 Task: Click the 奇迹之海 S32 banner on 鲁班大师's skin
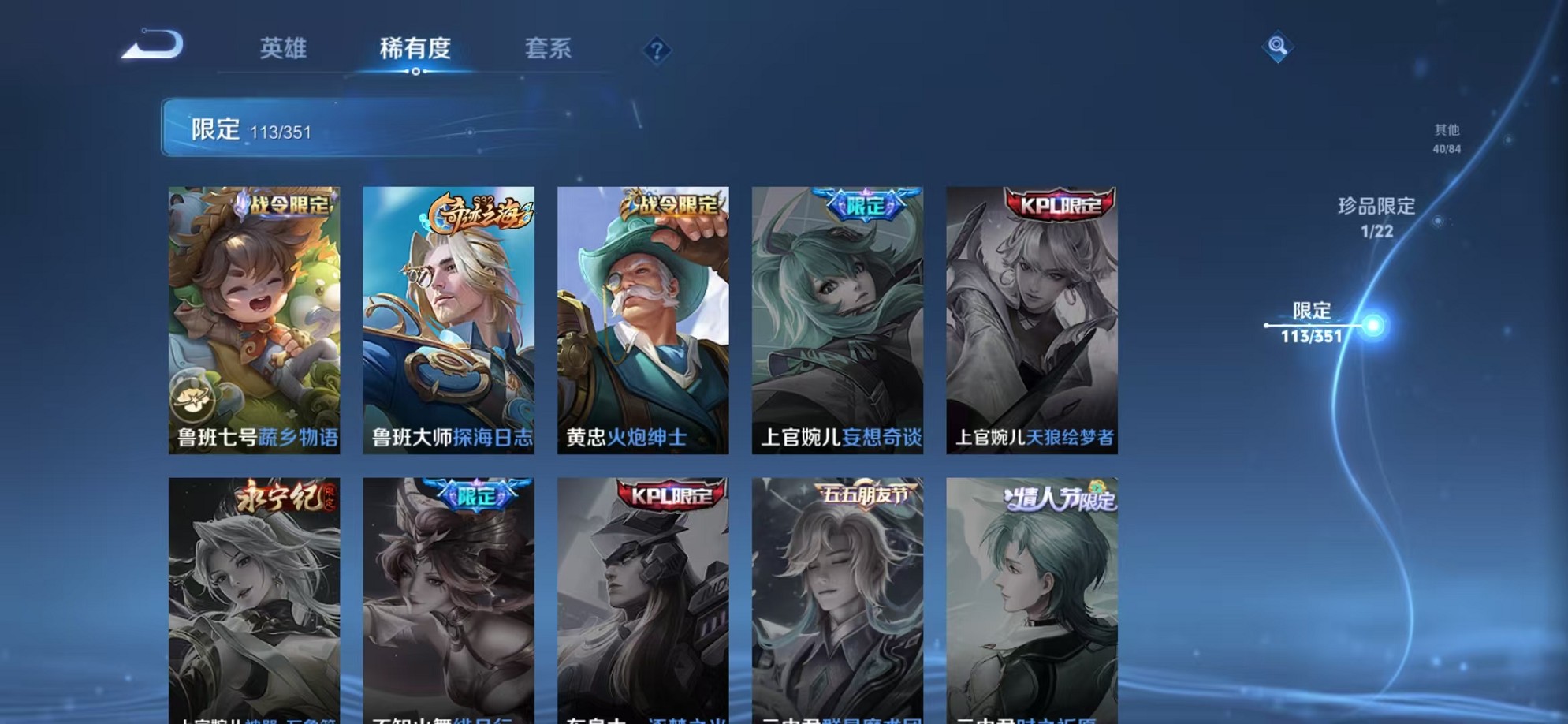click(481, 211)
